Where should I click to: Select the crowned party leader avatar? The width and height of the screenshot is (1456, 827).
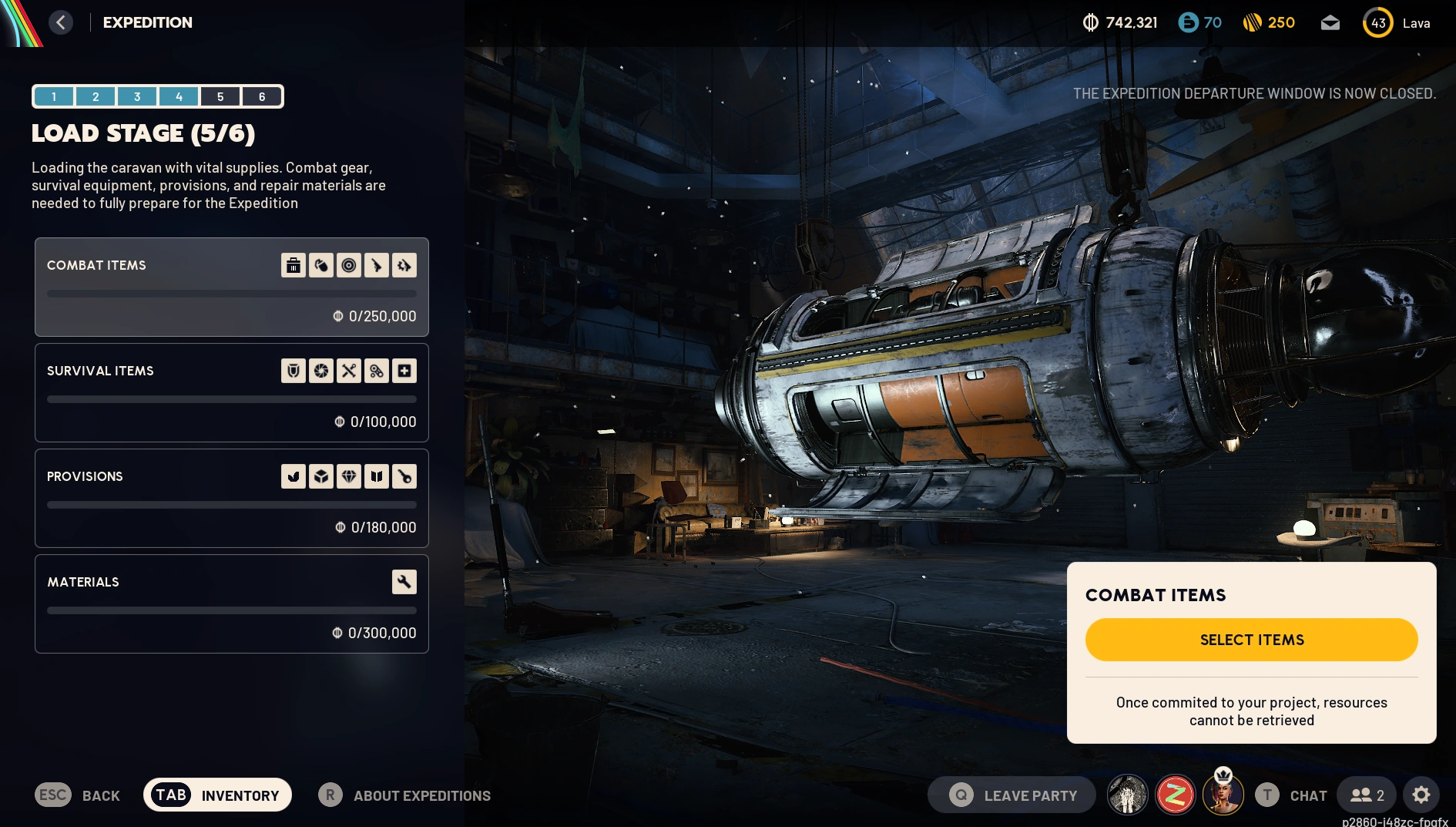pyautogui.click(x=1223, y=795)
